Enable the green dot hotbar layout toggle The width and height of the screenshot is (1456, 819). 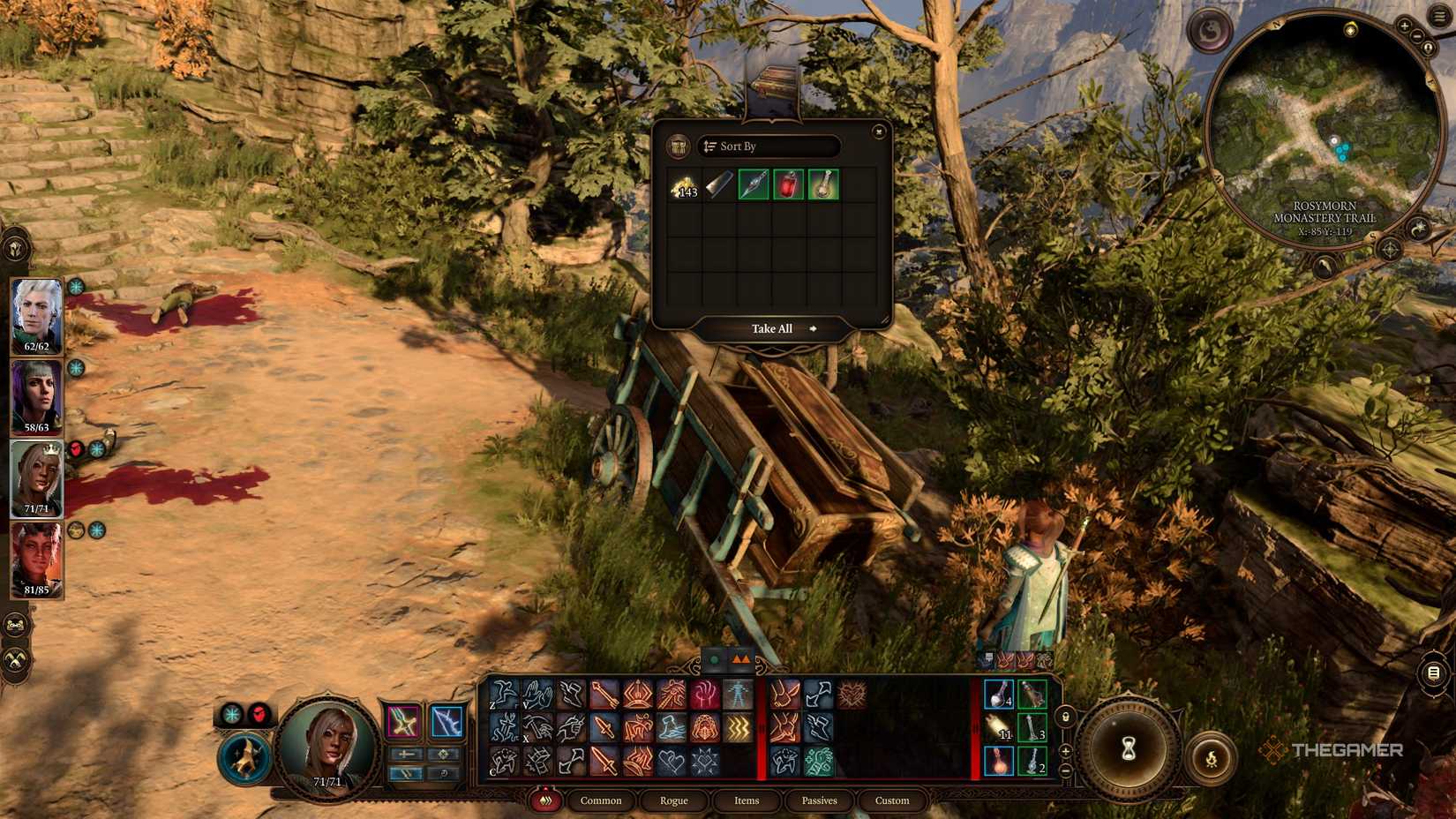[x=712, y=659]
